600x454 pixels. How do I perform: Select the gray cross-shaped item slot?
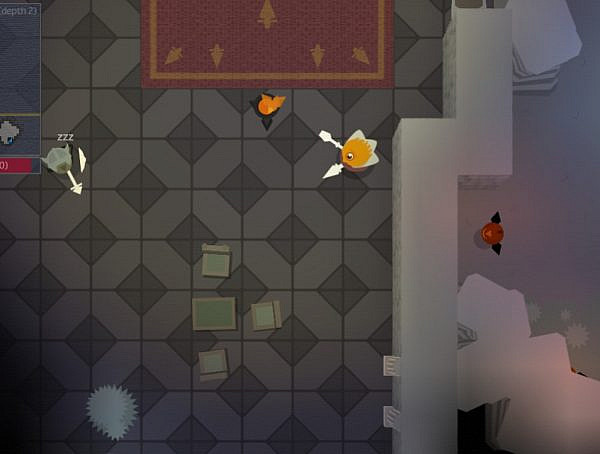10,130
